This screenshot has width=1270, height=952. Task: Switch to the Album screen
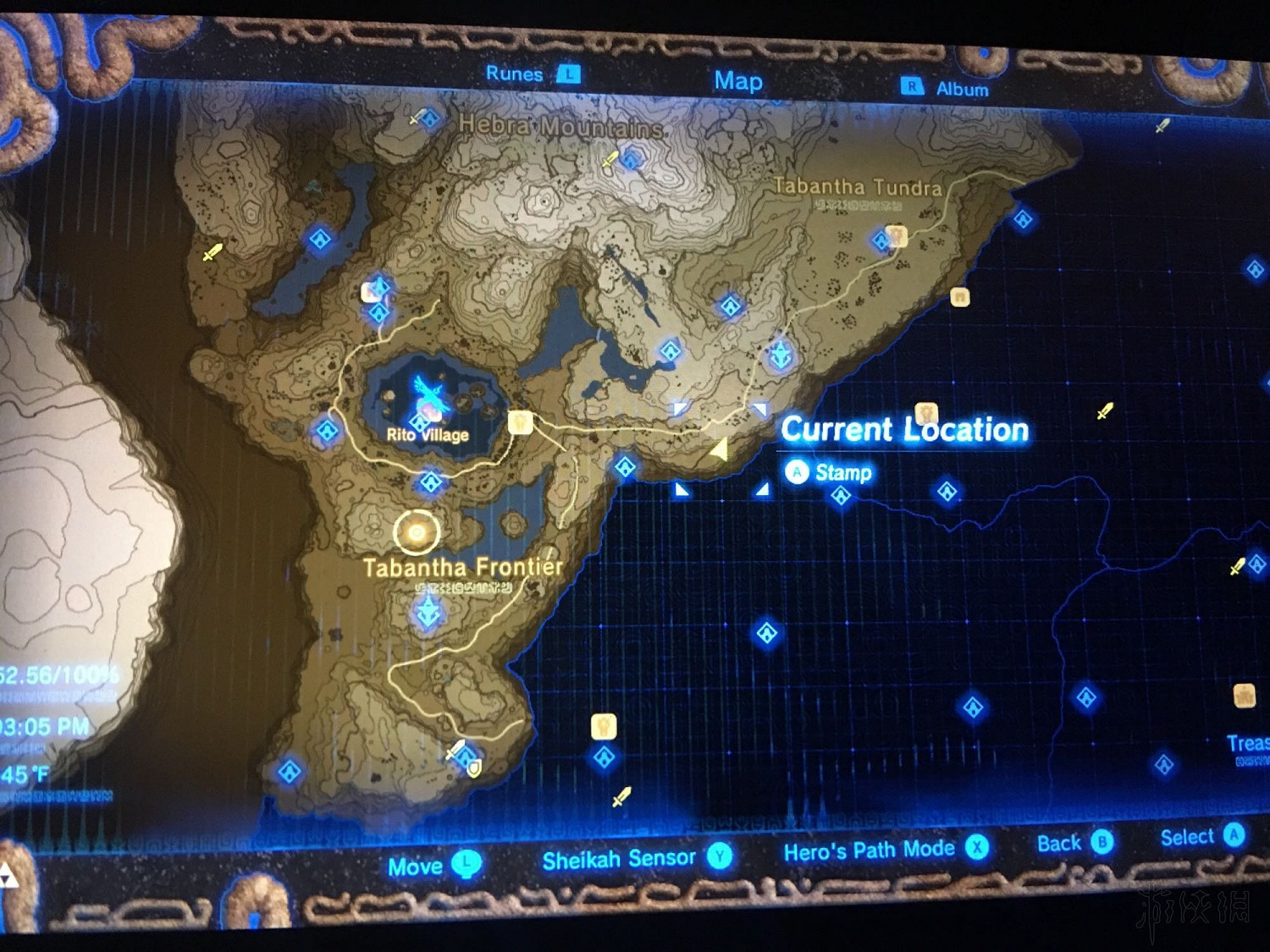pos(963,88)
